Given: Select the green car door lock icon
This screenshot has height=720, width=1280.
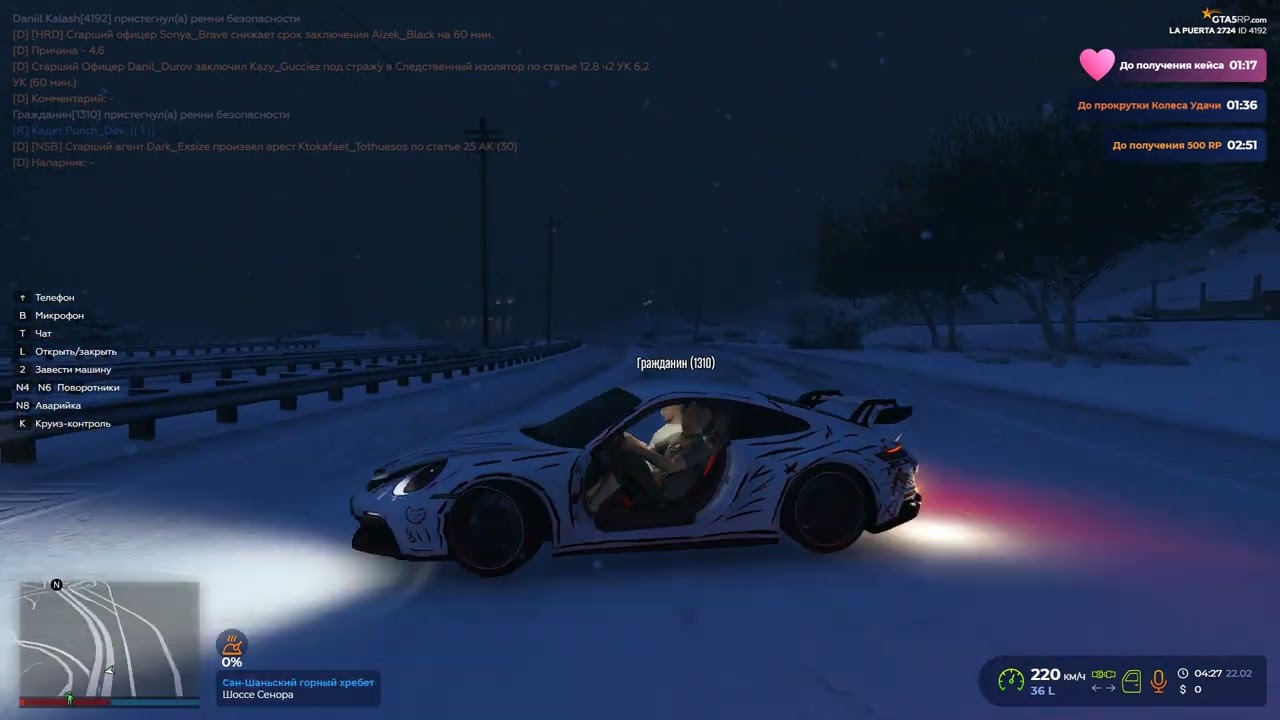Looking at the screenshot, I should [x=1131, y=681].
